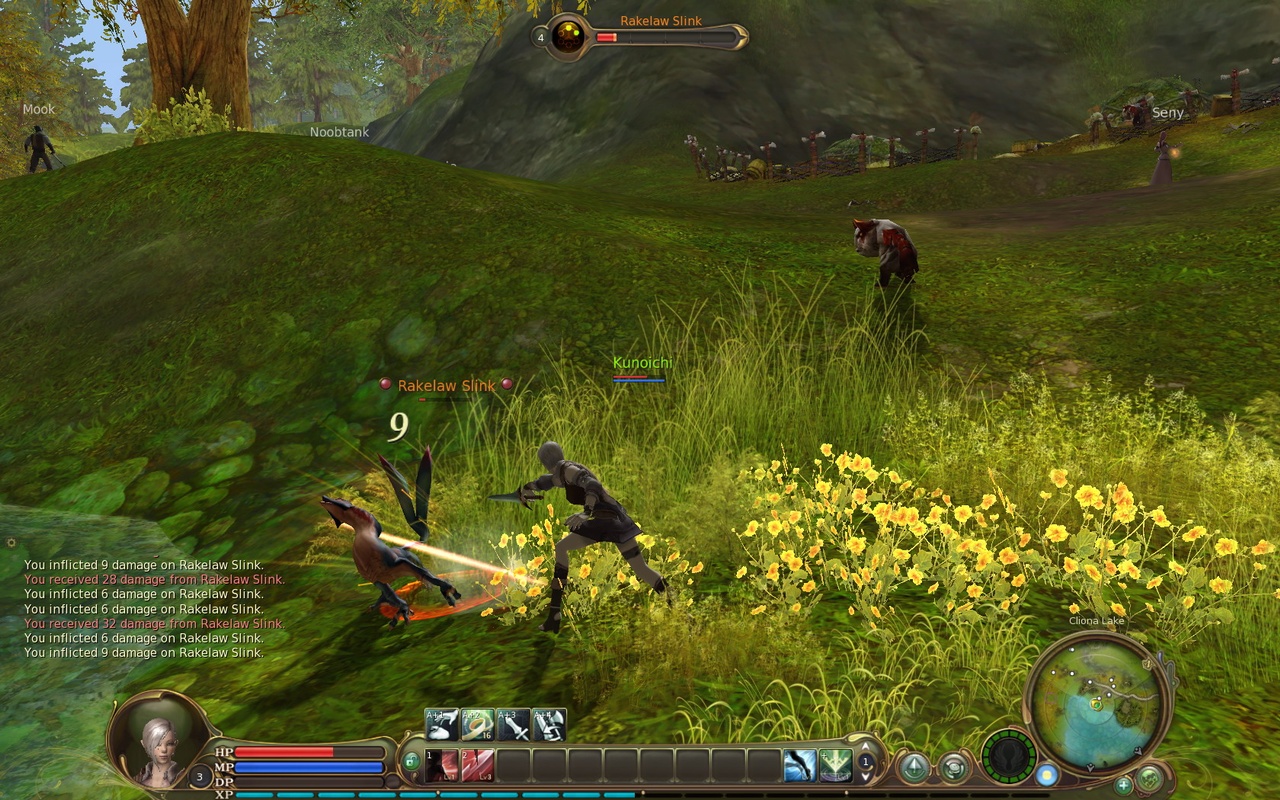Viewport: 1280px width, 800px height.
Task: Click the player name Kunoichi
Action: point(641,364)
